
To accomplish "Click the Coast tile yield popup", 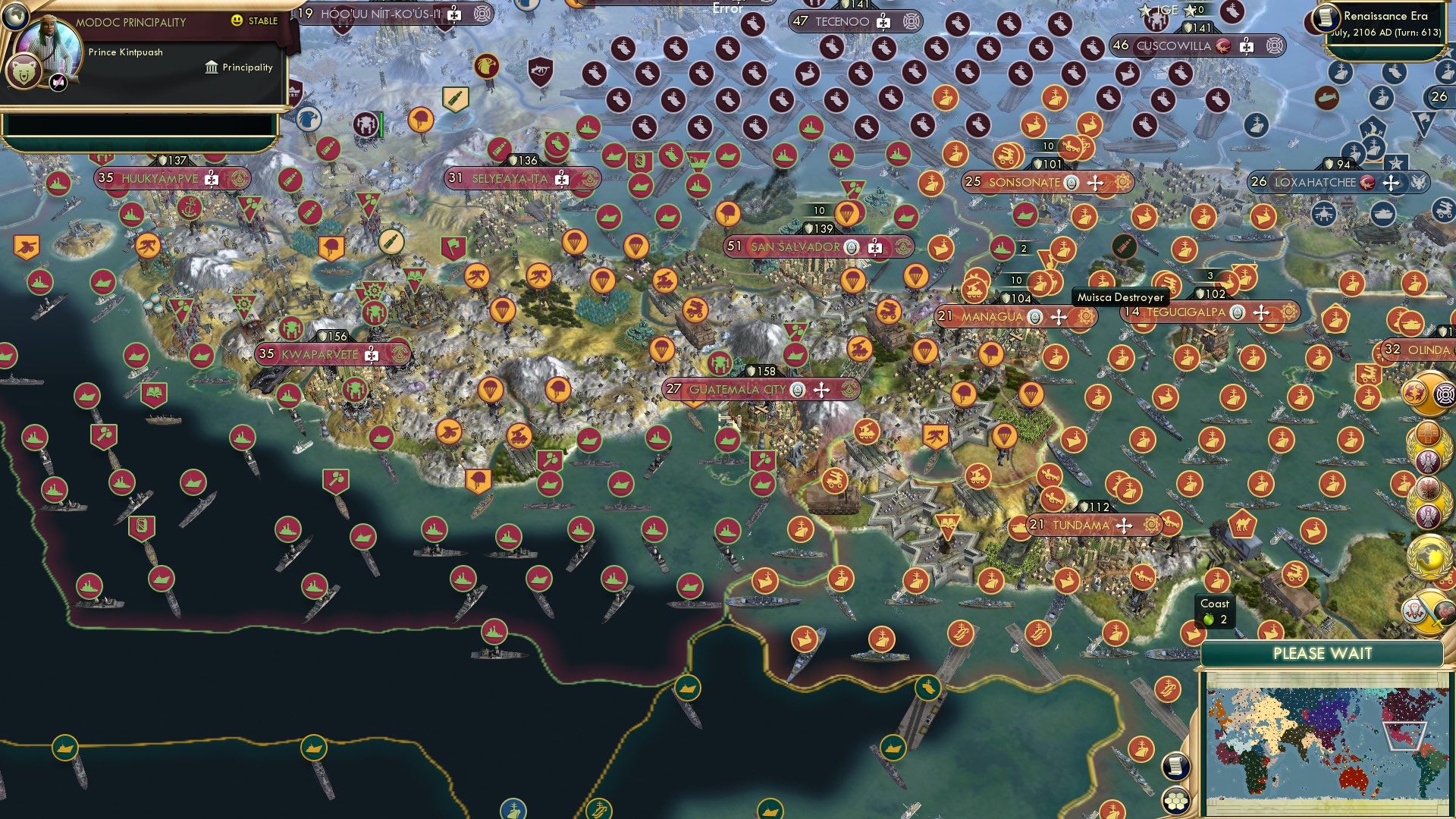I will [x=1215, y=611].
